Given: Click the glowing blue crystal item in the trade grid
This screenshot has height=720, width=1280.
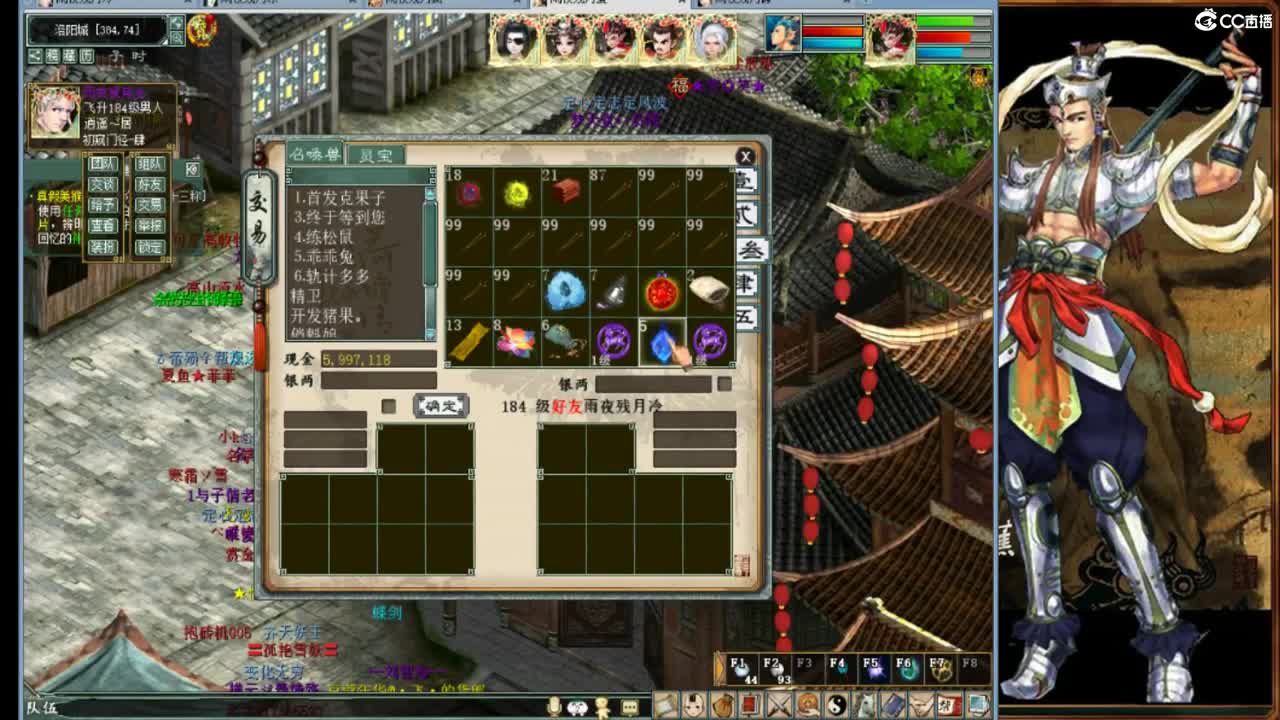Looking at the screenshot, I should tap(660, 341).
